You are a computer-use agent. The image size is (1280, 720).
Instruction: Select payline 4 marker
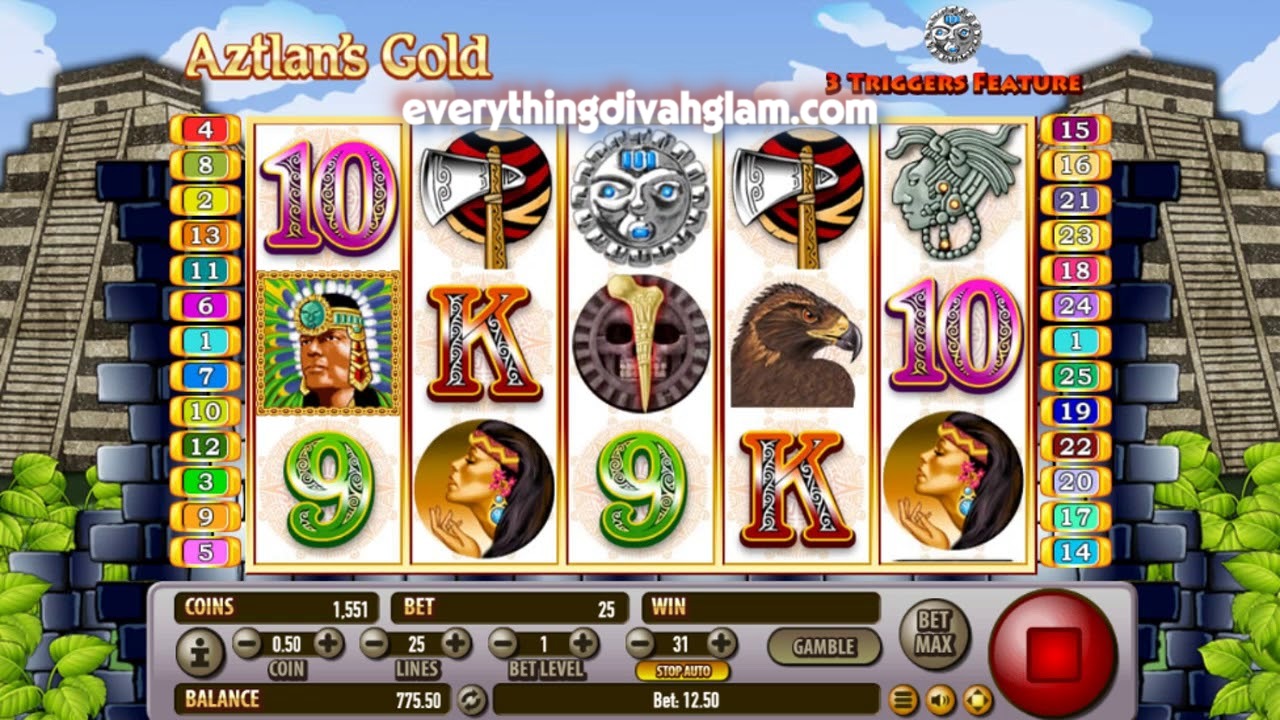click(x=205, y=129)
